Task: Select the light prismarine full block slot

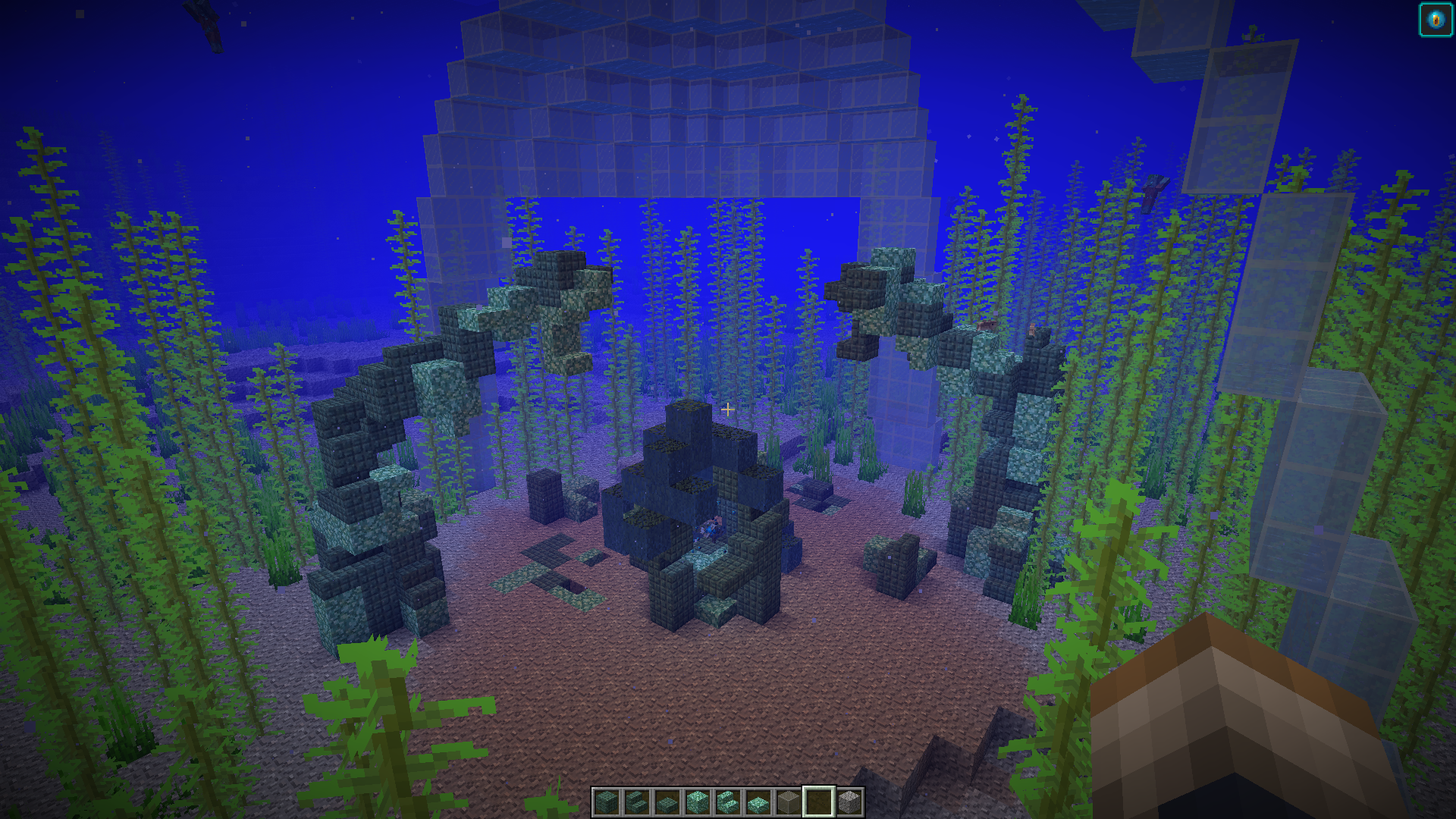Action: tap(698, 802)
